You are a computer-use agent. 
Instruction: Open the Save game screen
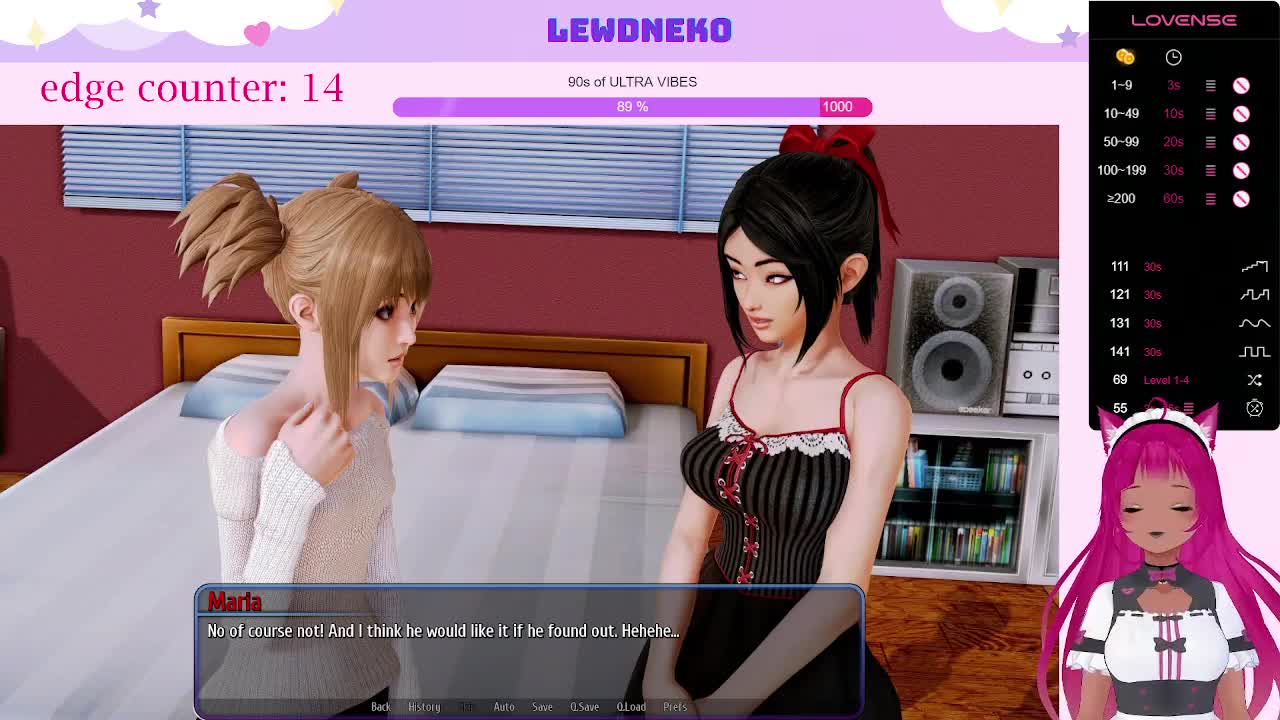click(542, 707)
